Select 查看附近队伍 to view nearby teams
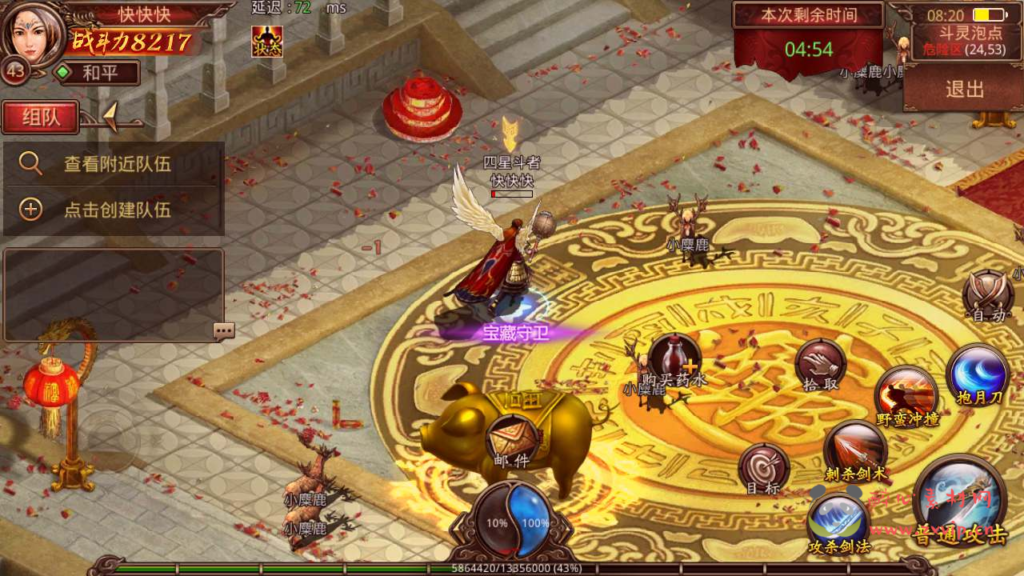Screen dimensions: 1024x576 [x=113, y=164]
